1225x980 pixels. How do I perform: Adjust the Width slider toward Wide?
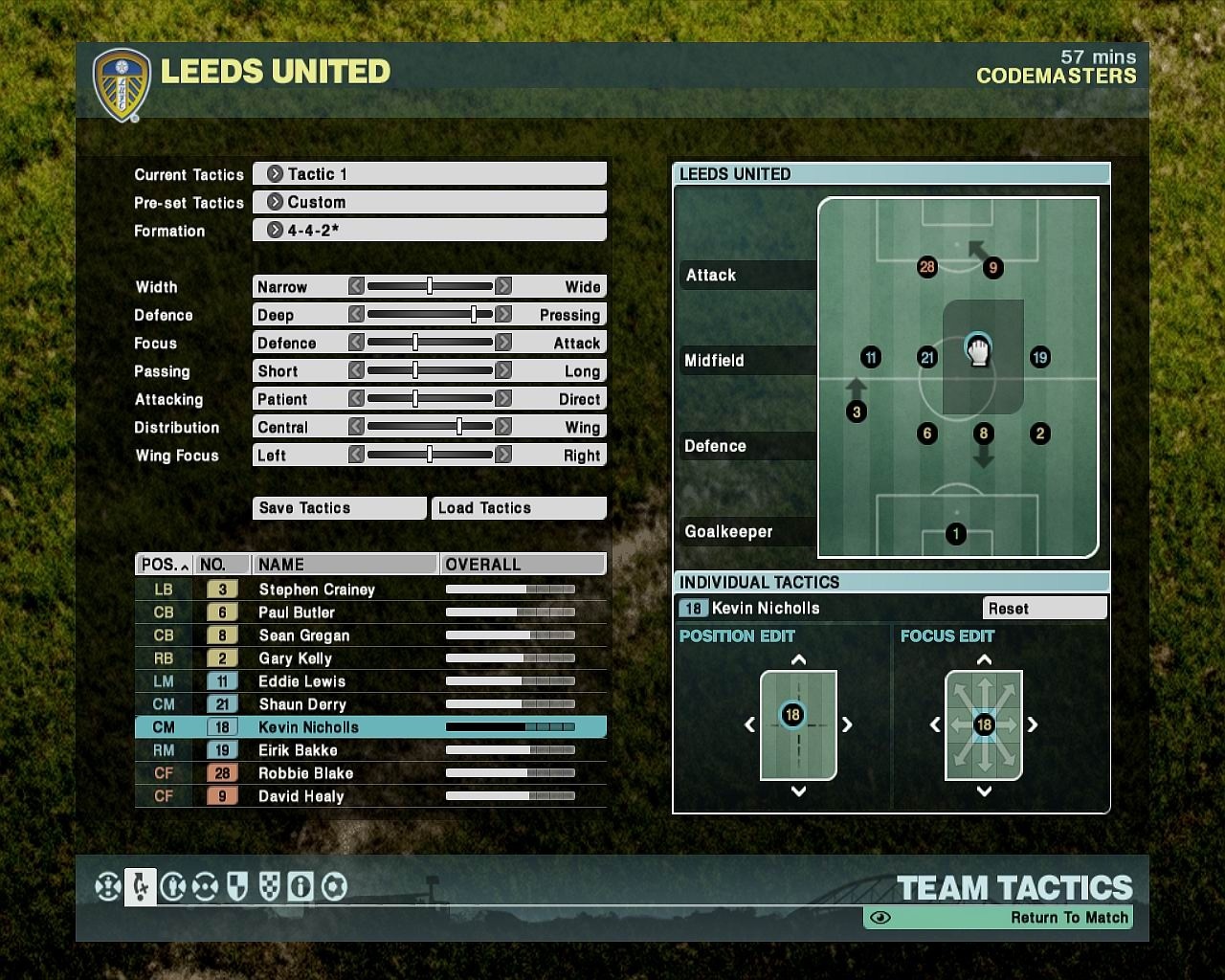click(505, 285)
